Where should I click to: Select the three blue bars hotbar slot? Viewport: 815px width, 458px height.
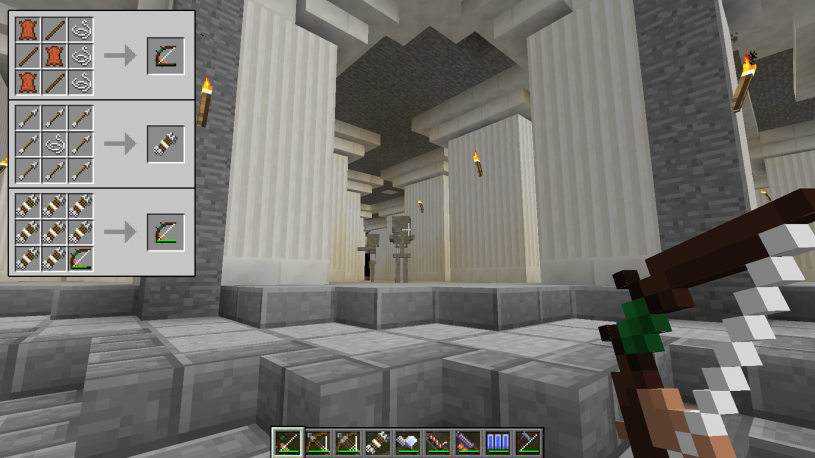pyautogui.click(x=498, y=442)
